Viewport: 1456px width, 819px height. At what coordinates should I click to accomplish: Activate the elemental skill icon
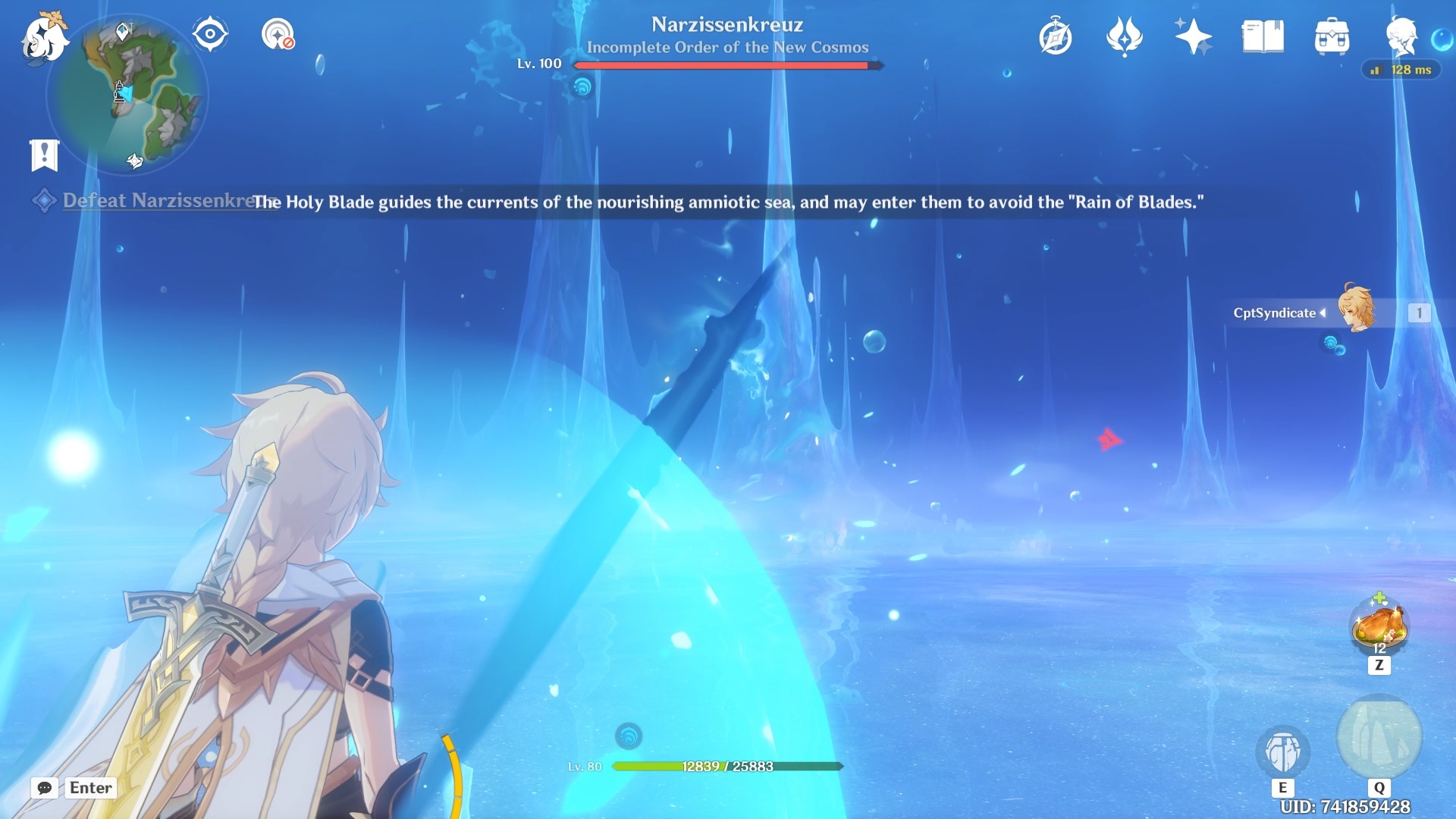(1282, 751)
